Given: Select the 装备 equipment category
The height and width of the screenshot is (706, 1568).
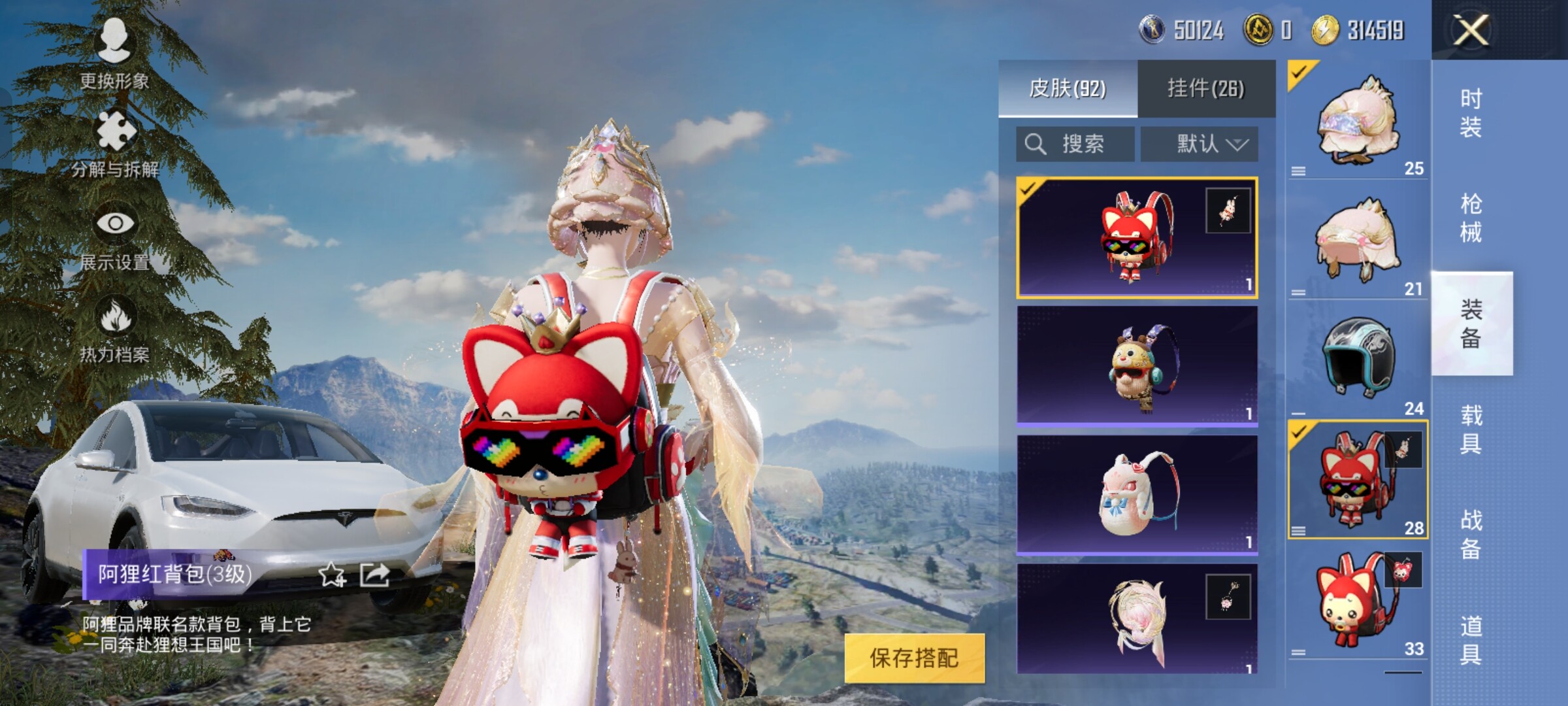Looking at the screenshot, I should pos(1471,324).
